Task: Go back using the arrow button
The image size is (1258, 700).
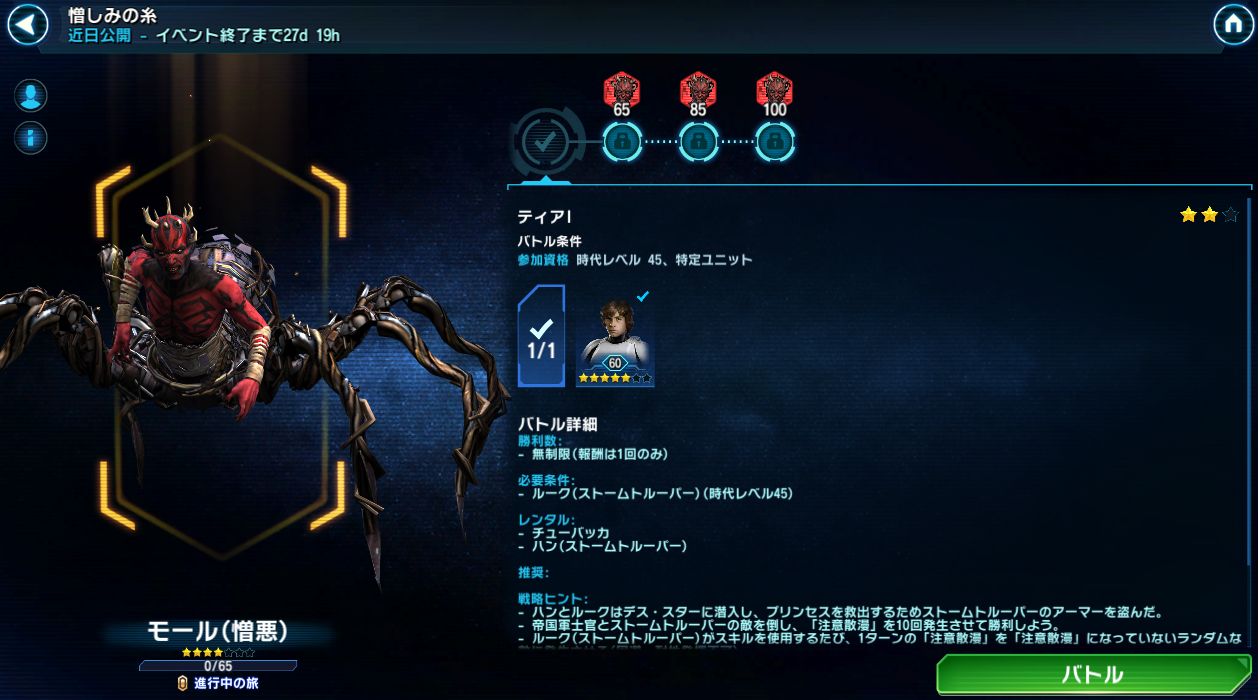Action: coord(28,25)
